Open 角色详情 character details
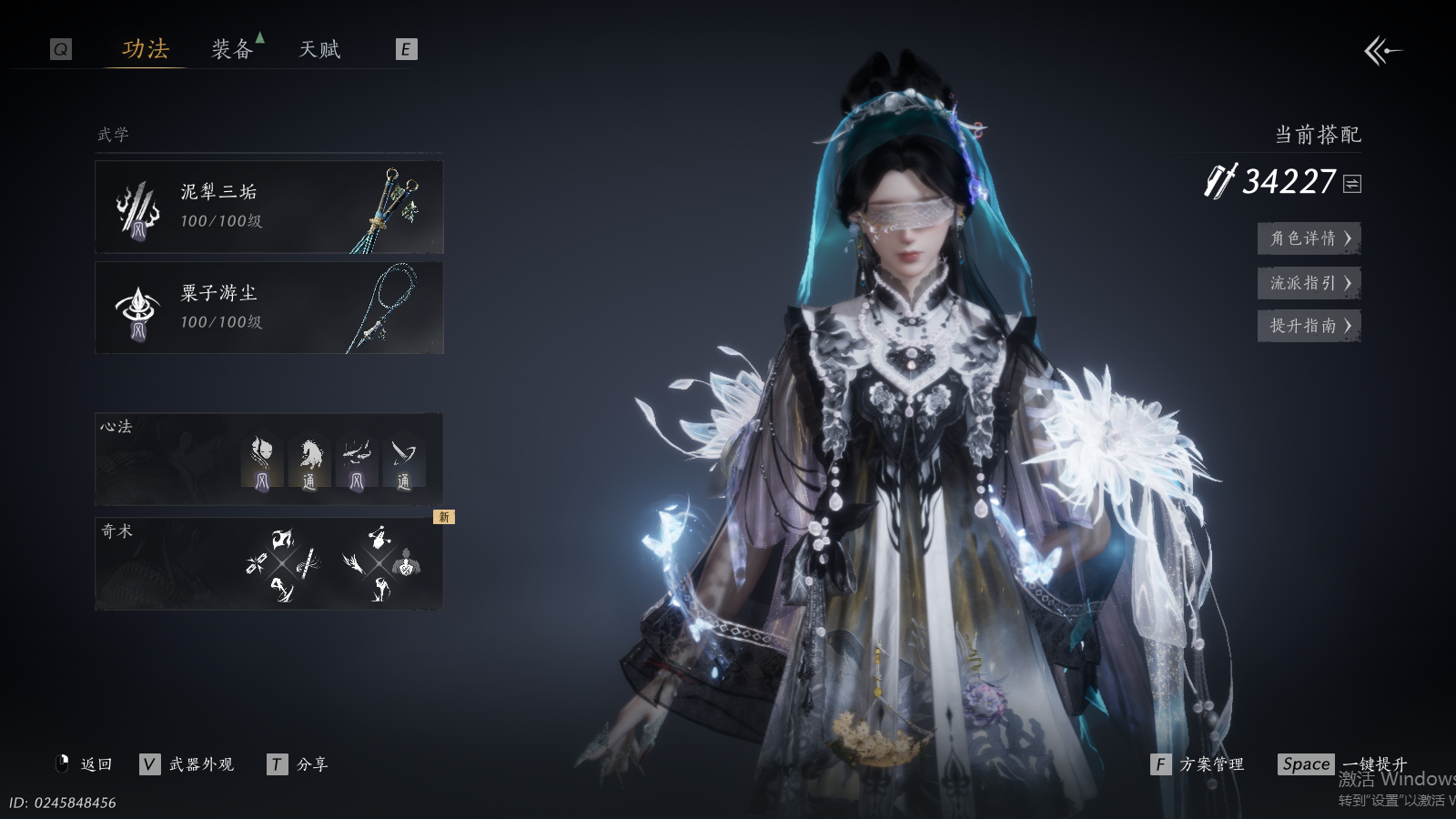The height and width of the screenshot is (819, 1456). (x=1309, y=238)
